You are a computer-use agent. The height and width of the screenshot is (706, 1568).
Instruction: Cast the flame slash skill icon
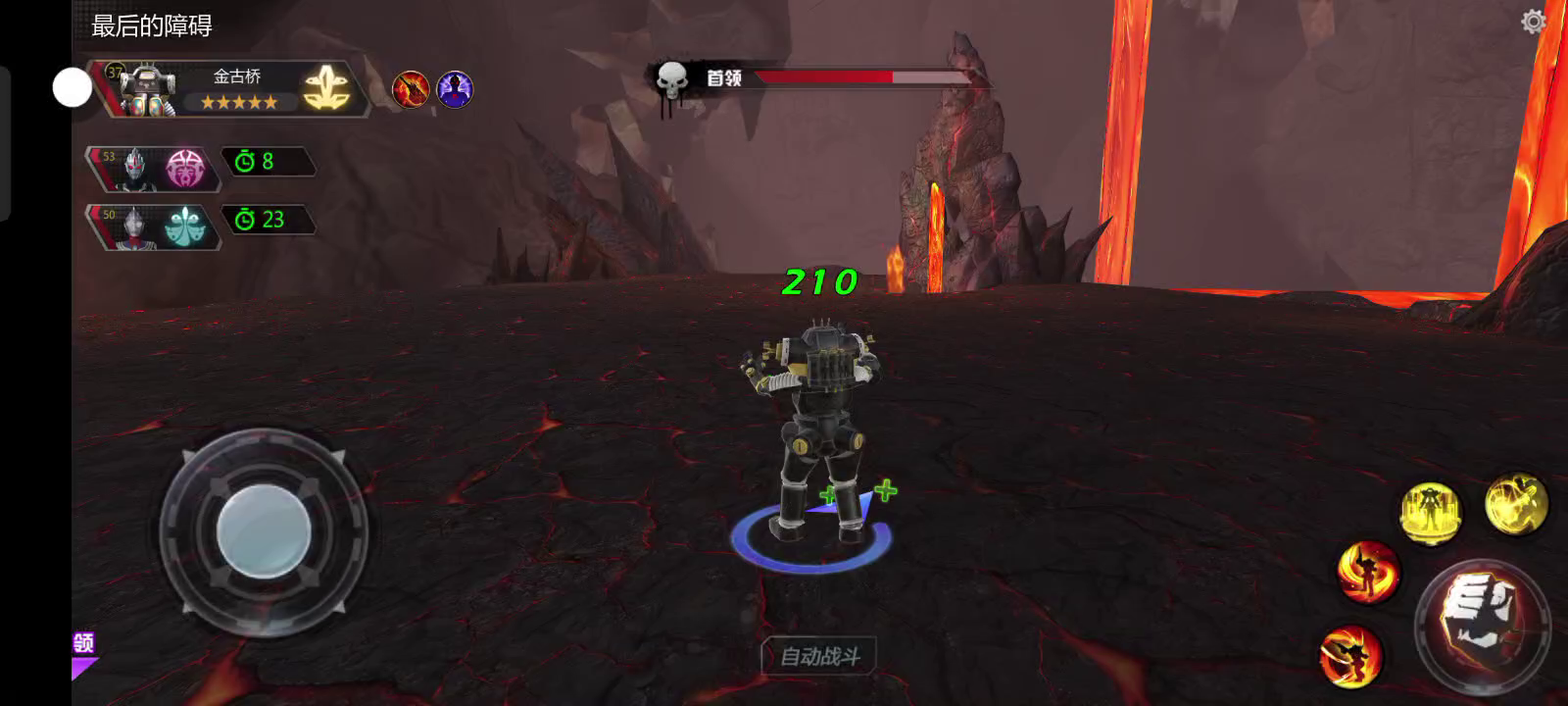[1350, 655]
